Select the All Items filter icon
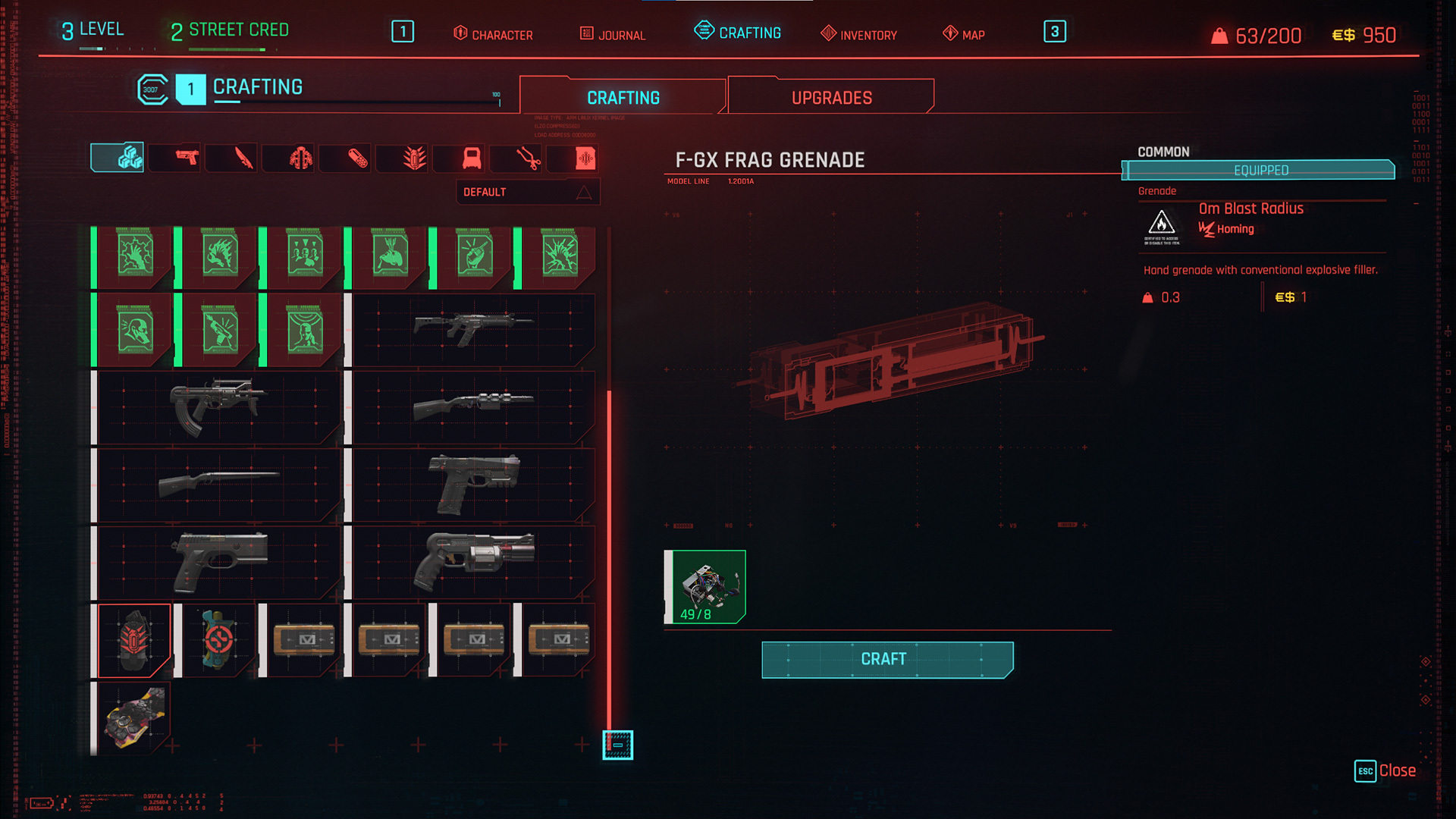 (118, 158)
